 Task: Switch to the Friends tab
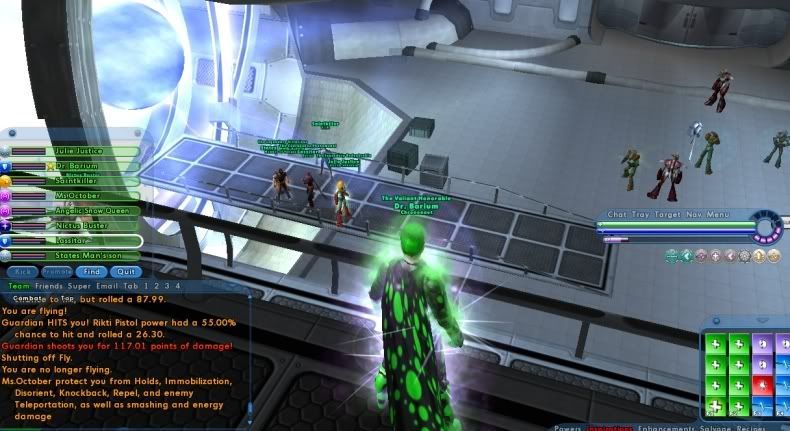pos(46,285)
